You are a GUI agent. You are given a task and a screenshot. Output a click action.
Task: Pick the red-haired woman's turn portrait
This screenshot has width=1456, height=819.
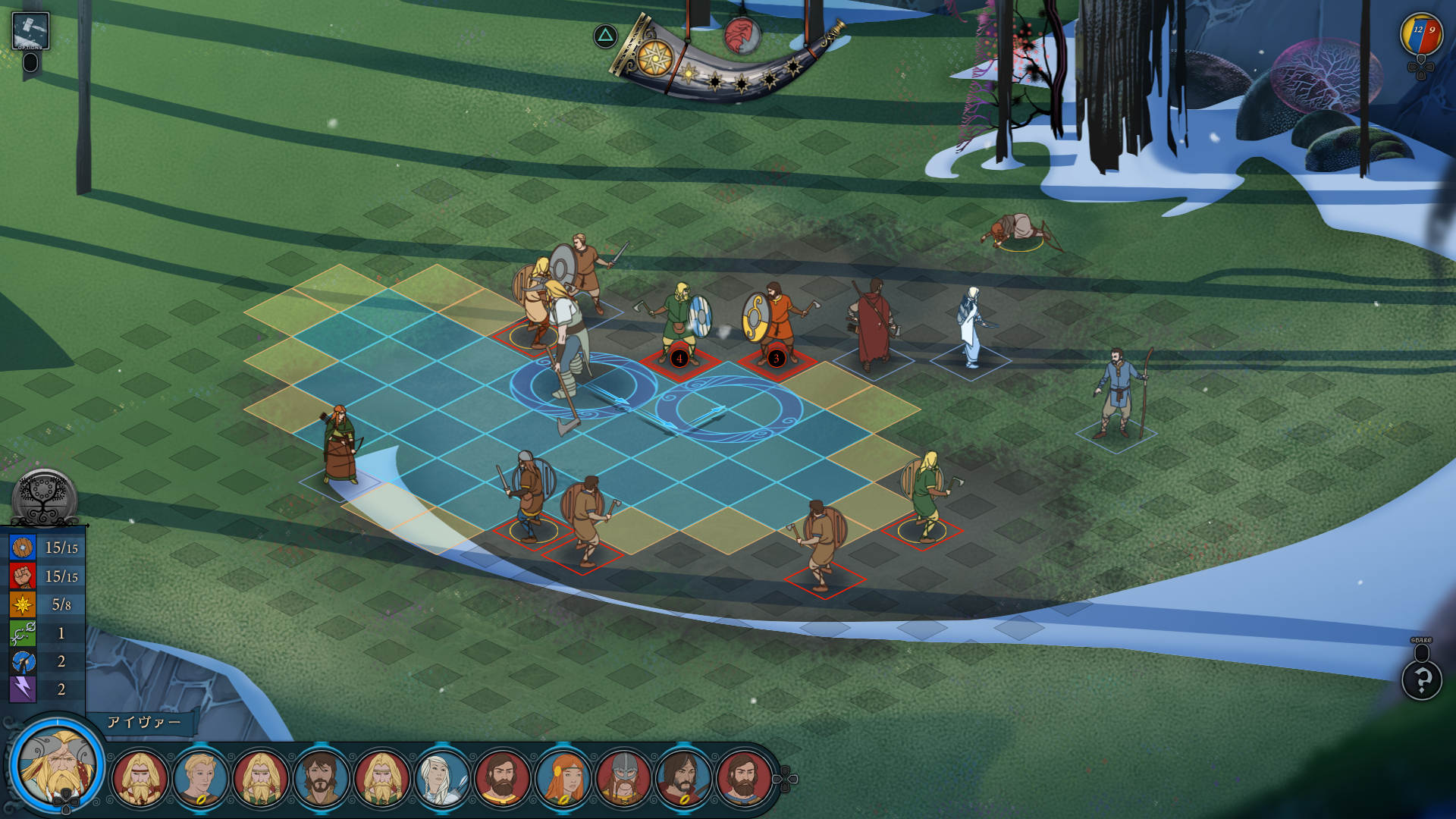click(563, 777)
